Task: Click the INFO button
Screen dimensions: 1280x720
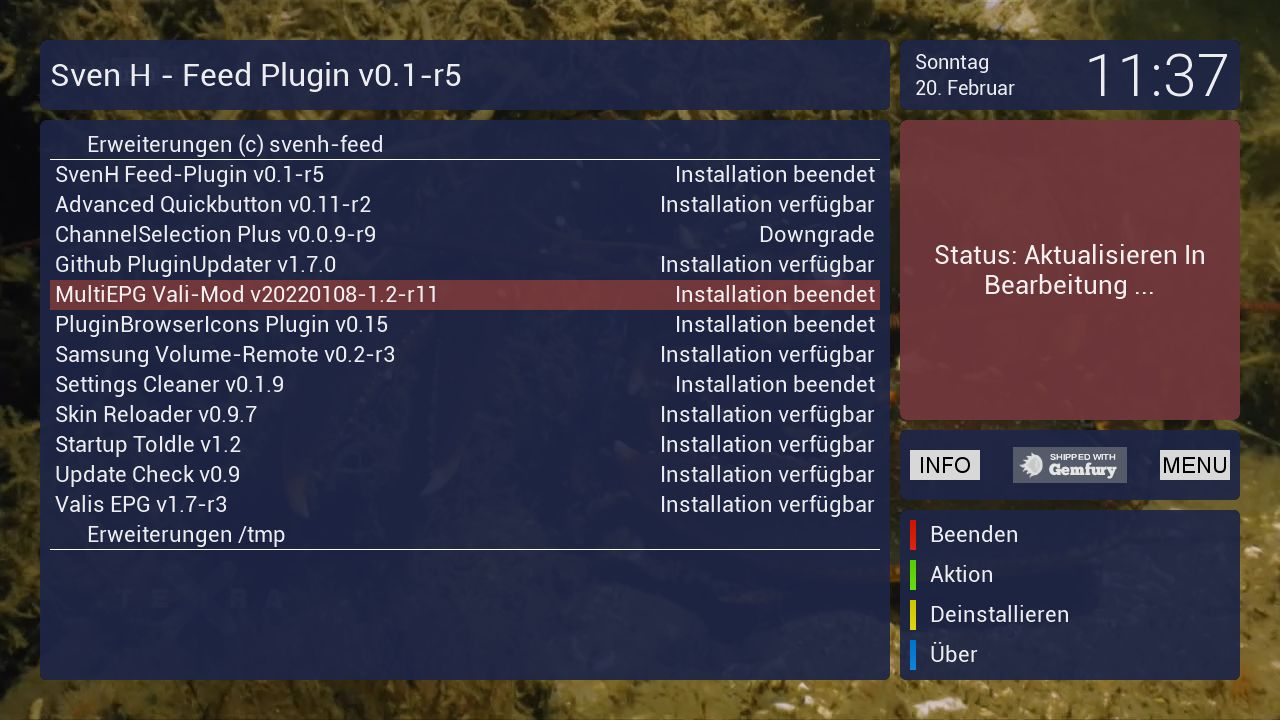Action: [x=944, y=465]
